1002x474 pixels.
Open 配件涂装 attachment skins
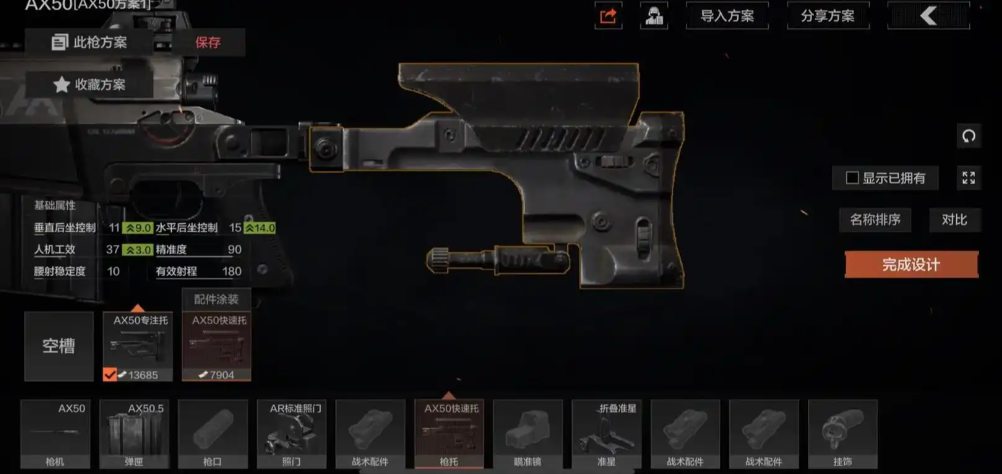point(215,298)
